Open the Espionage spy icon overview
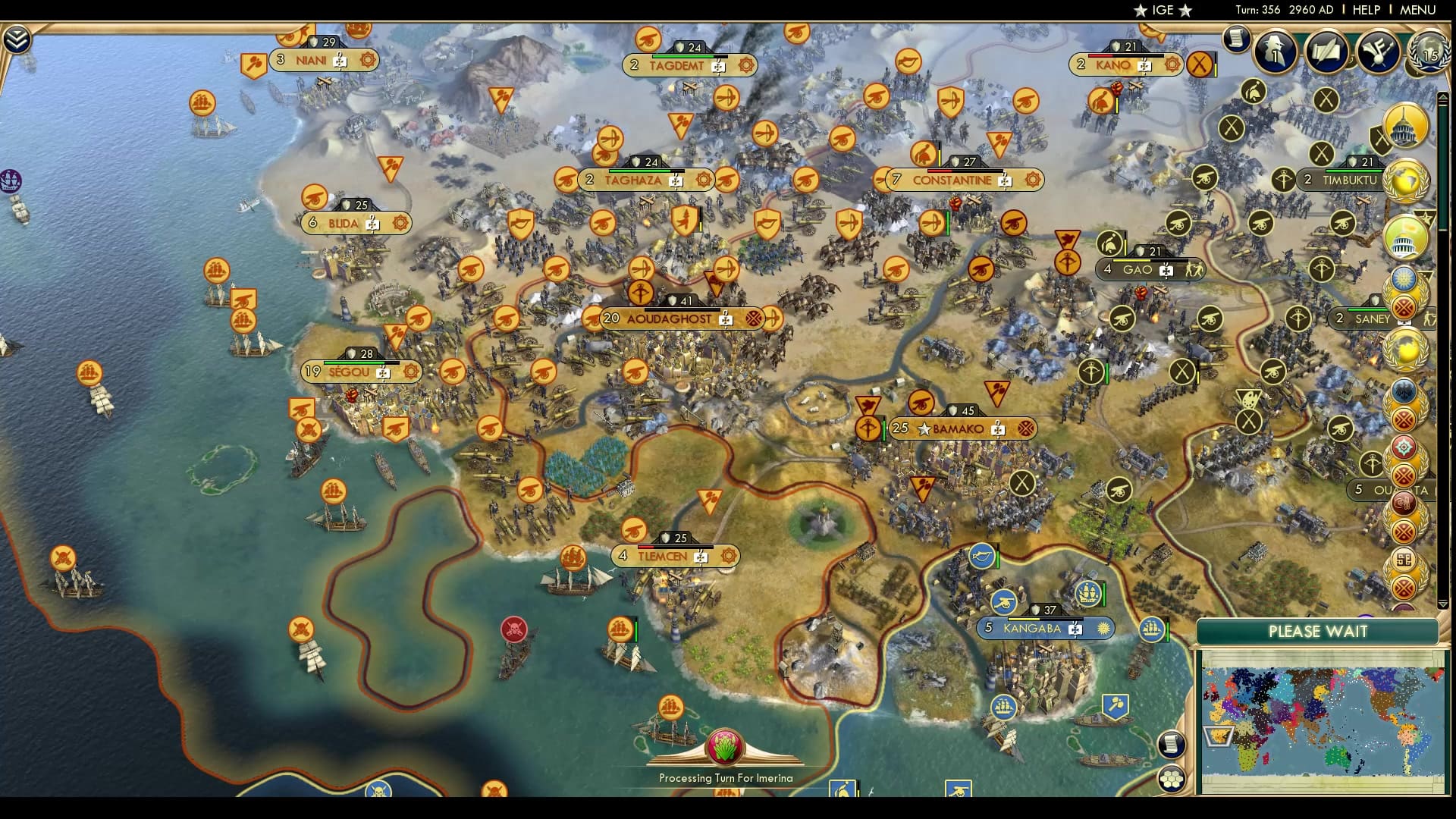This screenshot has width=1456, height=819. 1274,53
